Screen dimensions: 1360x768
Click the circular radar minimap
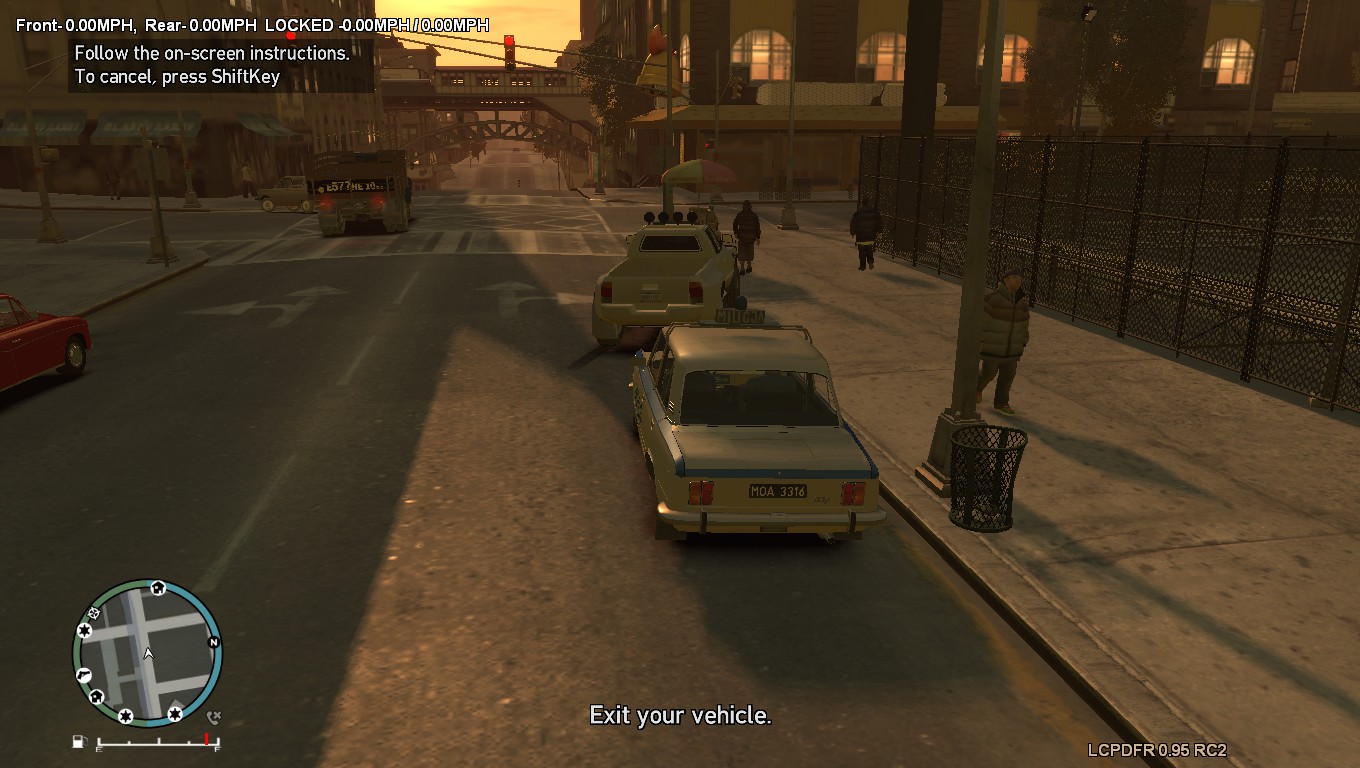[x=147, y=653]
